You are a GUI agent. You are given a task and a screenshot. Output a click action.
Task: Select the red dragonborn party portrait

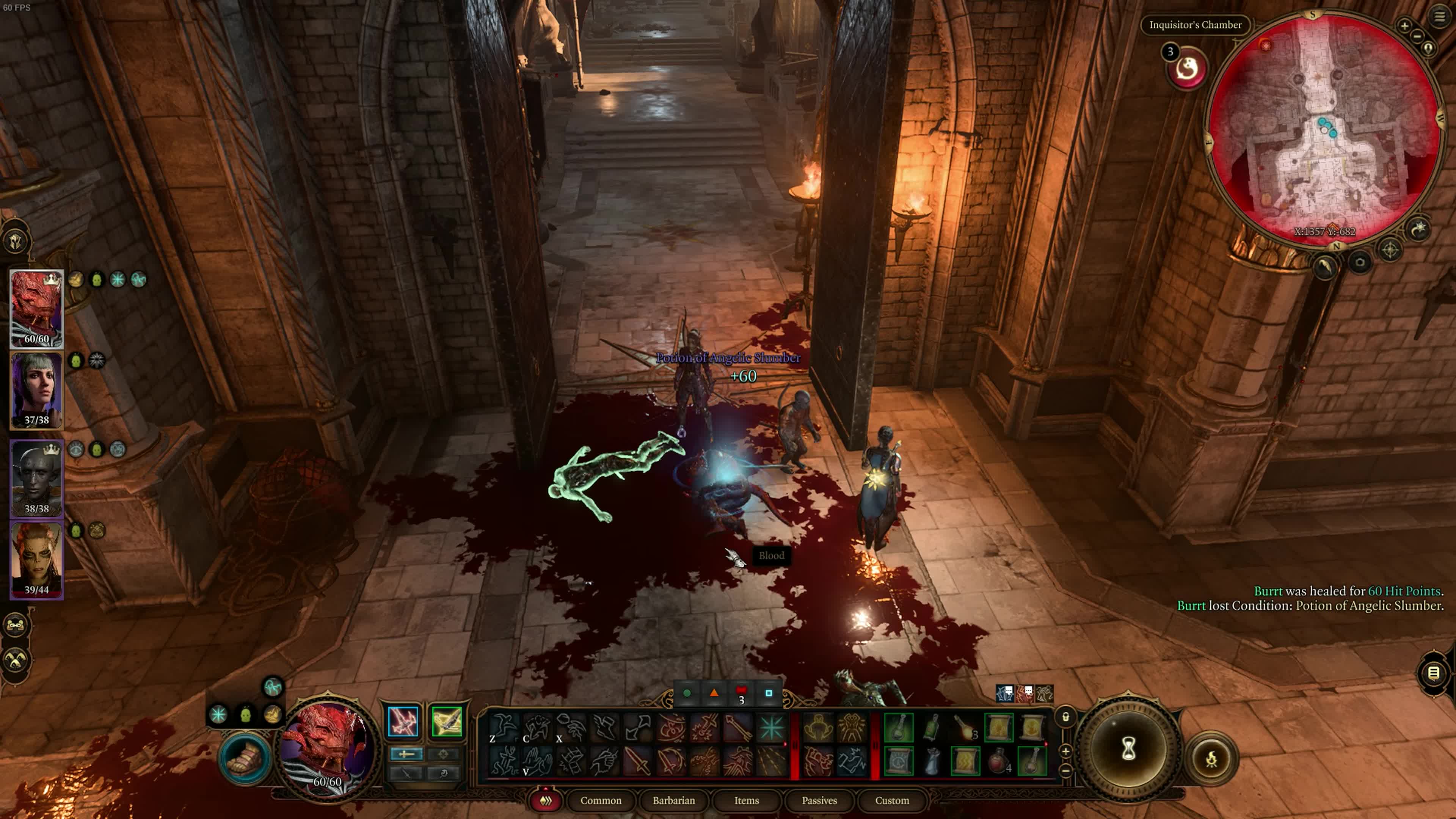[37, 308]
